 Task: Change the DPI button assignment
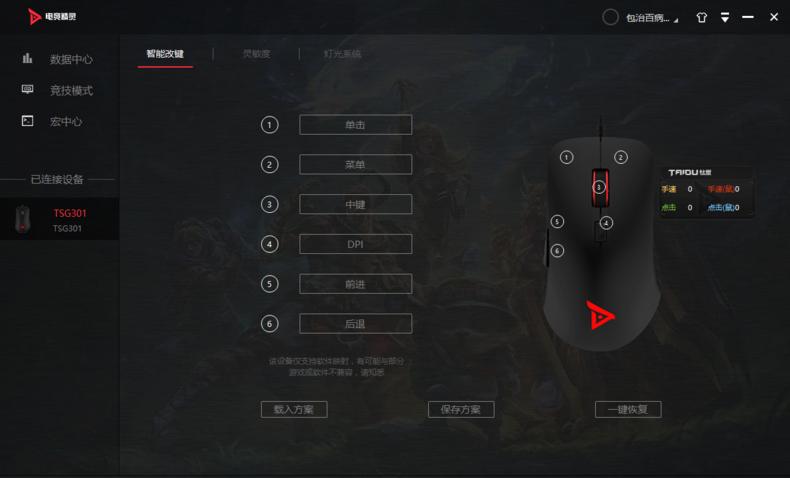[355, 244]
